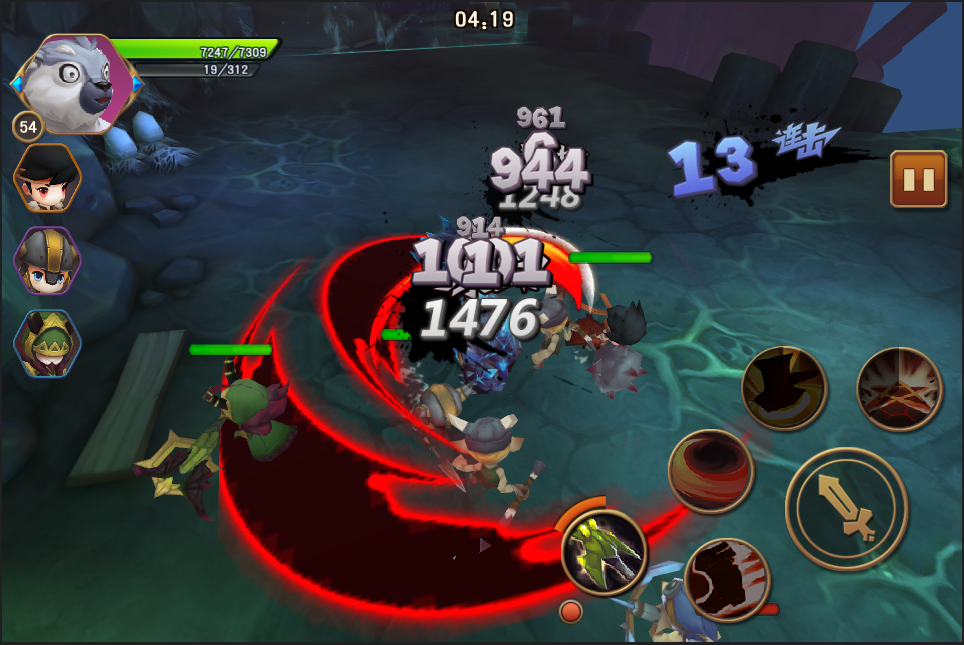Cast the swirling dark vortex skill
This screenshot has width=964, height=645.
711,472
